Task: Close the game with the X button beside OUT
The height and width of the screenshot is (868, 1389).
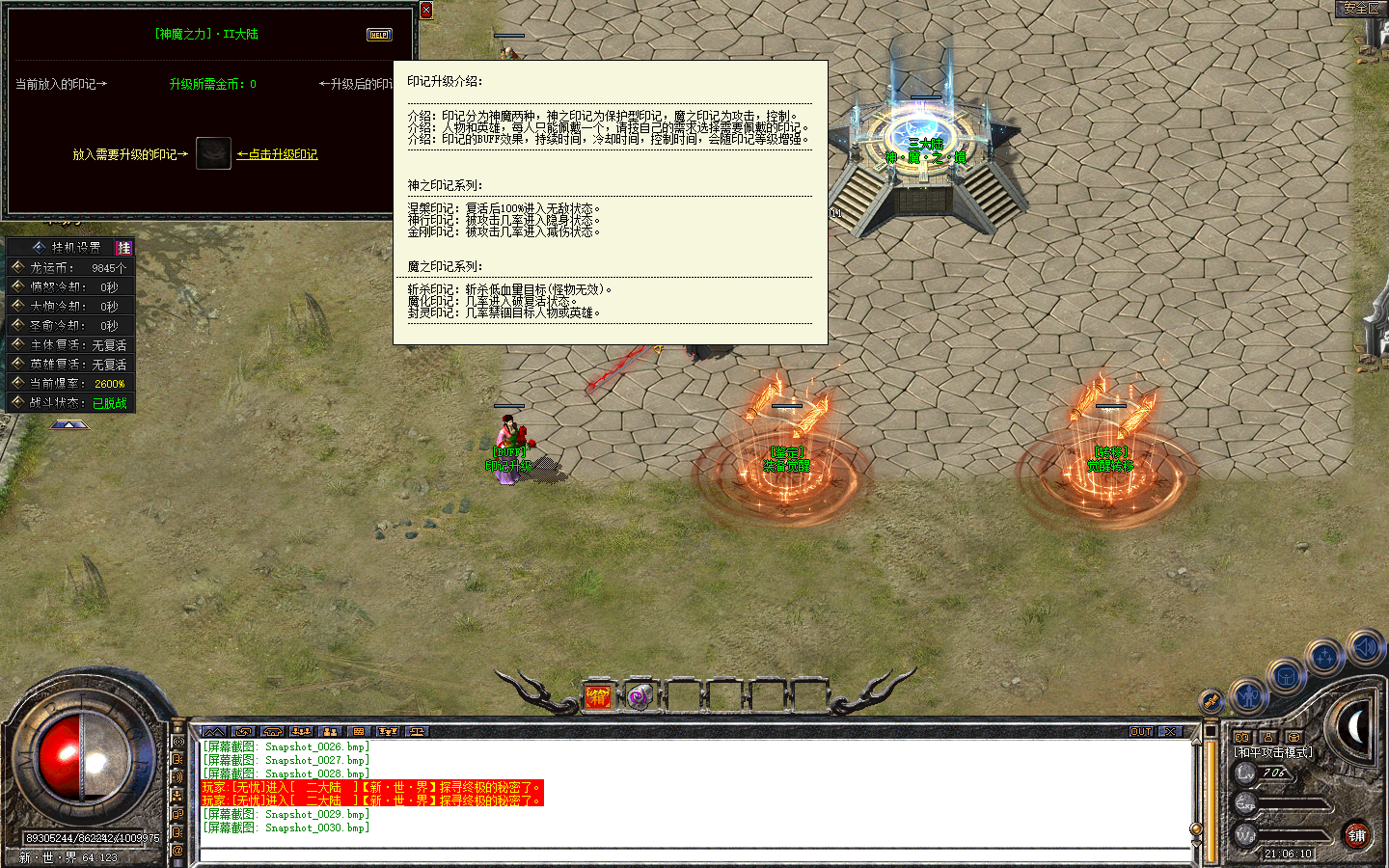Action: click(x=1169, y=732)
